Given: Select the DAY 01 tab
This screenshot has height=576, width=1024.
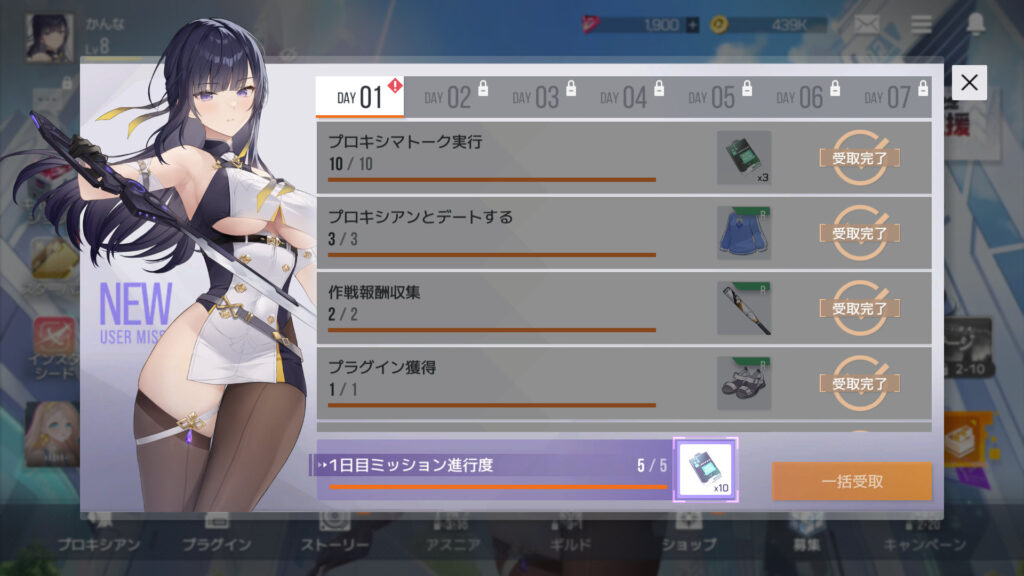Looking at the screenshot, I should pos(360,97).
